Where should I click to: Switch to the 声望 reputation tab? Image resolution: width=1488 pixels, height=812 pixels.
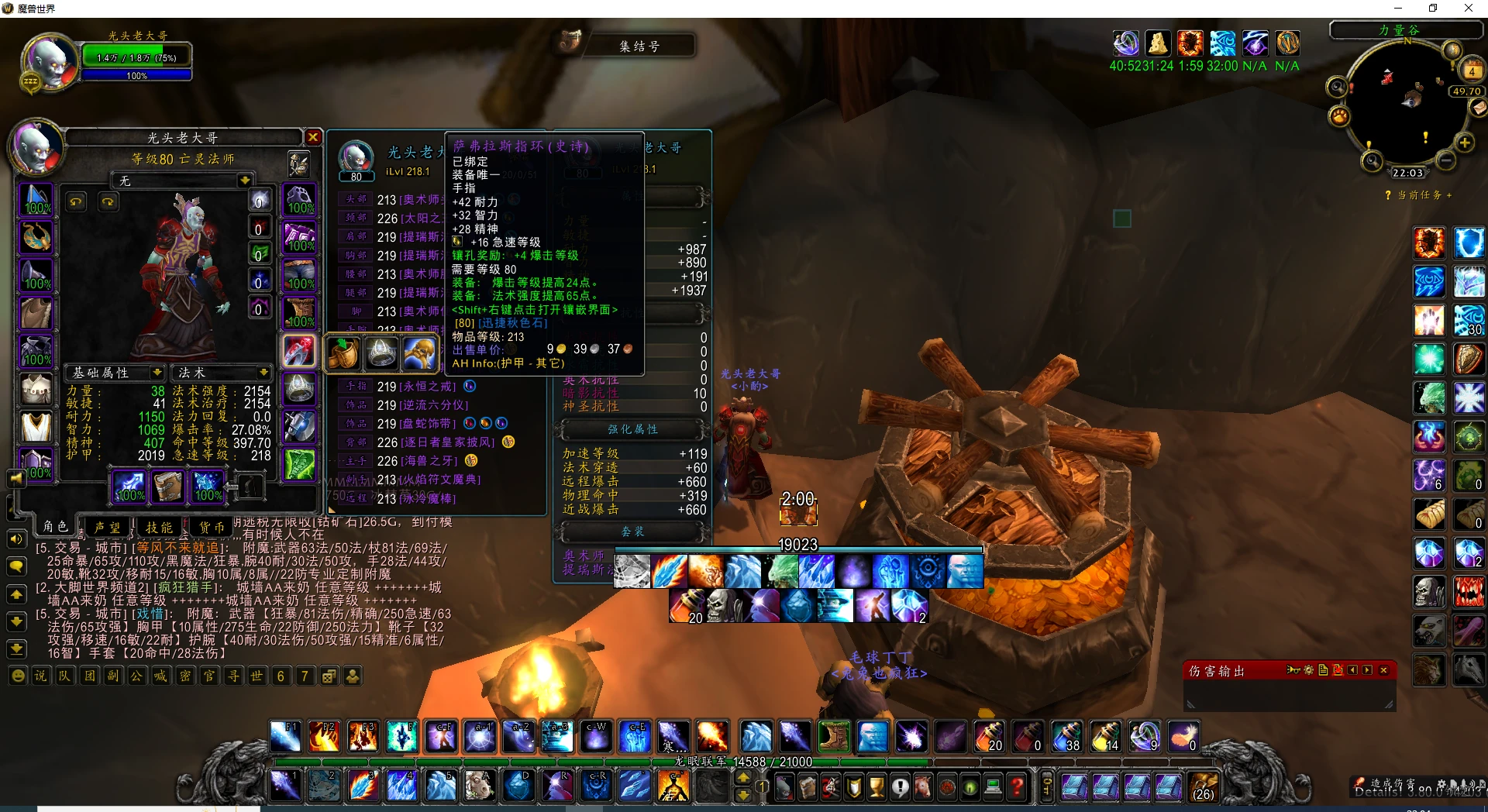[x=107, y=527]
